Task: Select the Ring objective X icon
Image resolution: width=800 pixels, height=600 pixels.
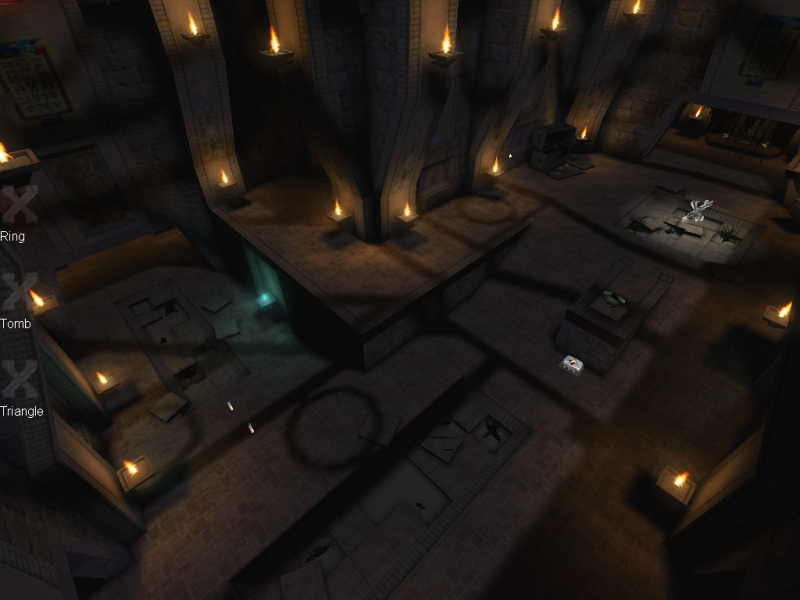Action: (x=18, y=204)
